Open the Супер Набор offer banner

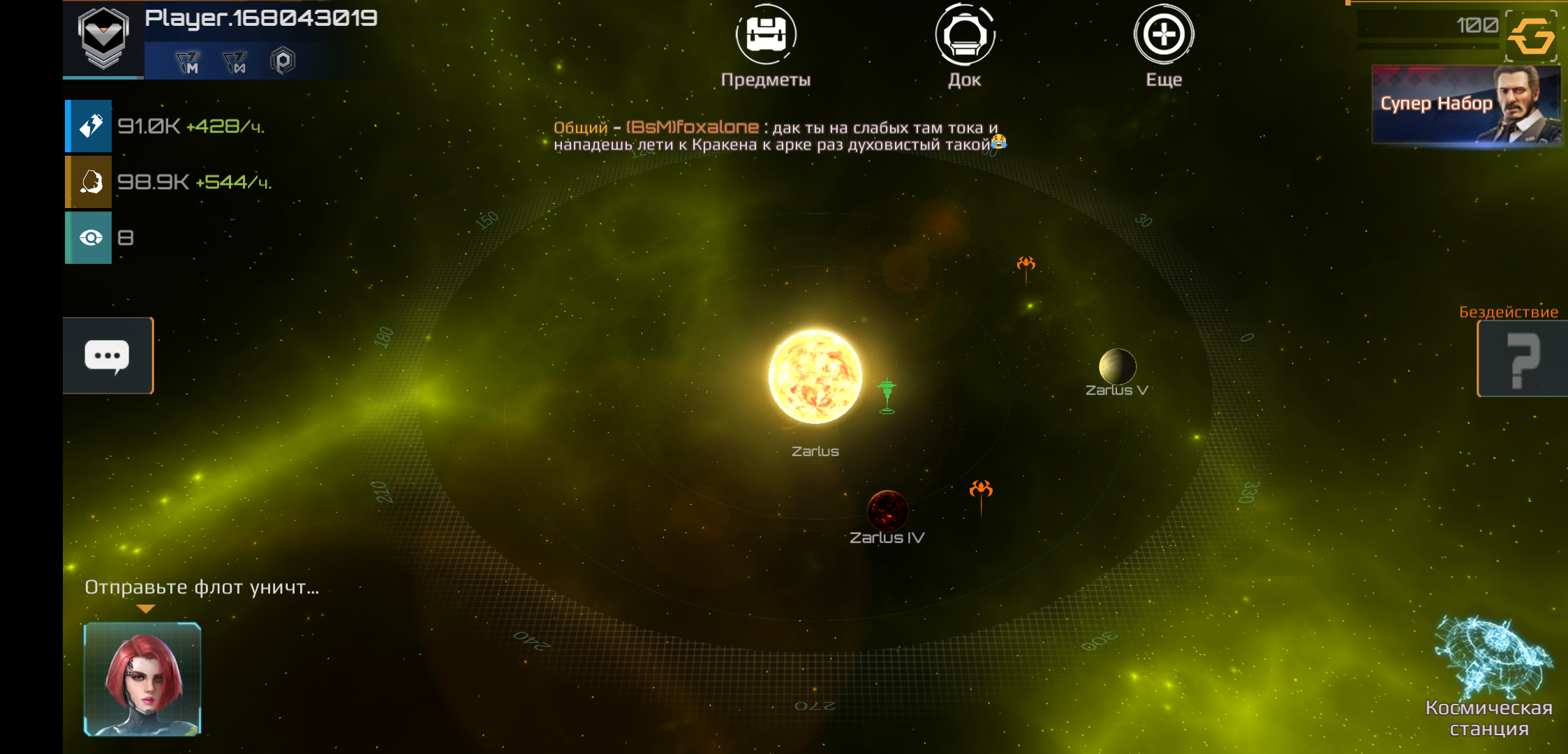click(x=1465, y=105)
